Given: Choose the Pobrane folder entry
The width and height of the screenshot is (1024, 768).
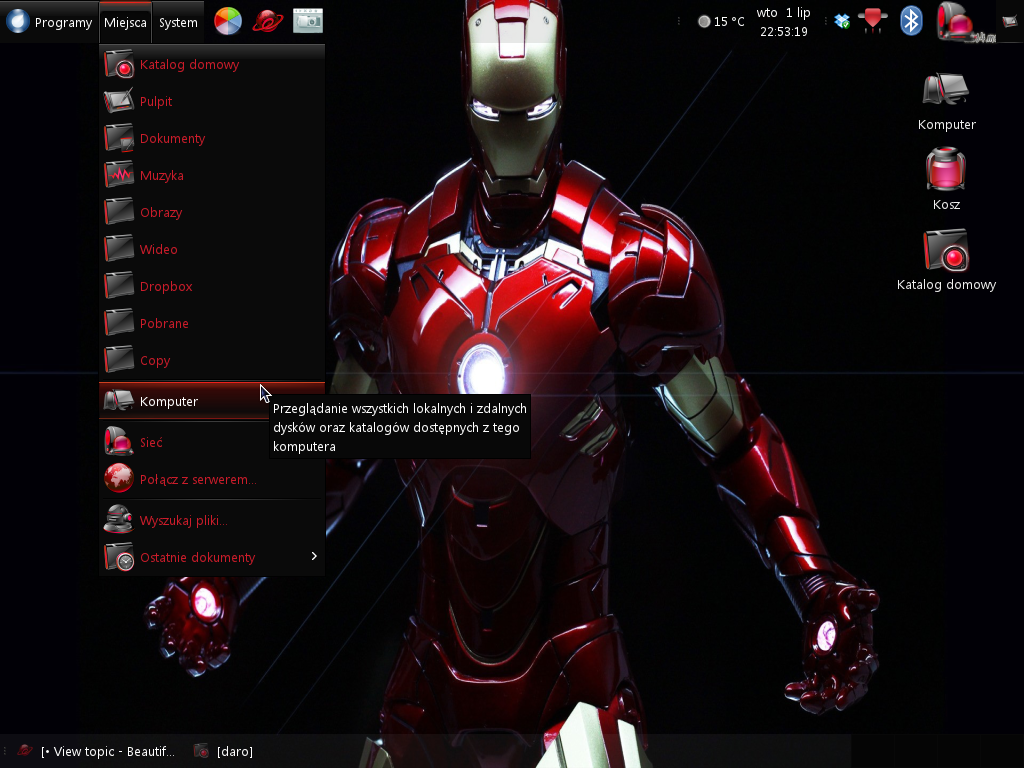Looking at the screenshot, I should (164, 324).
